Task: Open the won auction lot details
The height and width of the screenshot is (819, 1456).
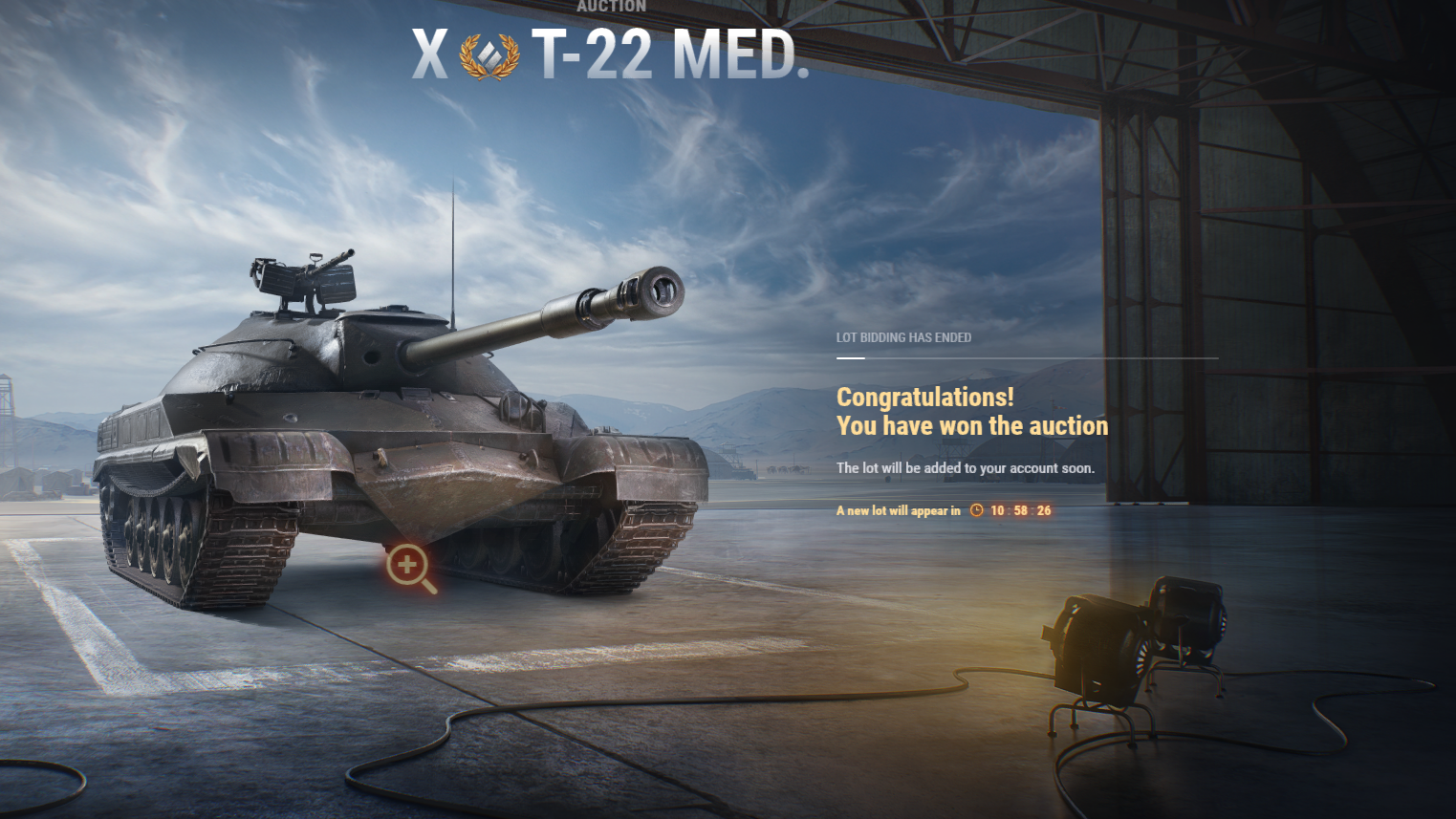Action: (971, 411)
